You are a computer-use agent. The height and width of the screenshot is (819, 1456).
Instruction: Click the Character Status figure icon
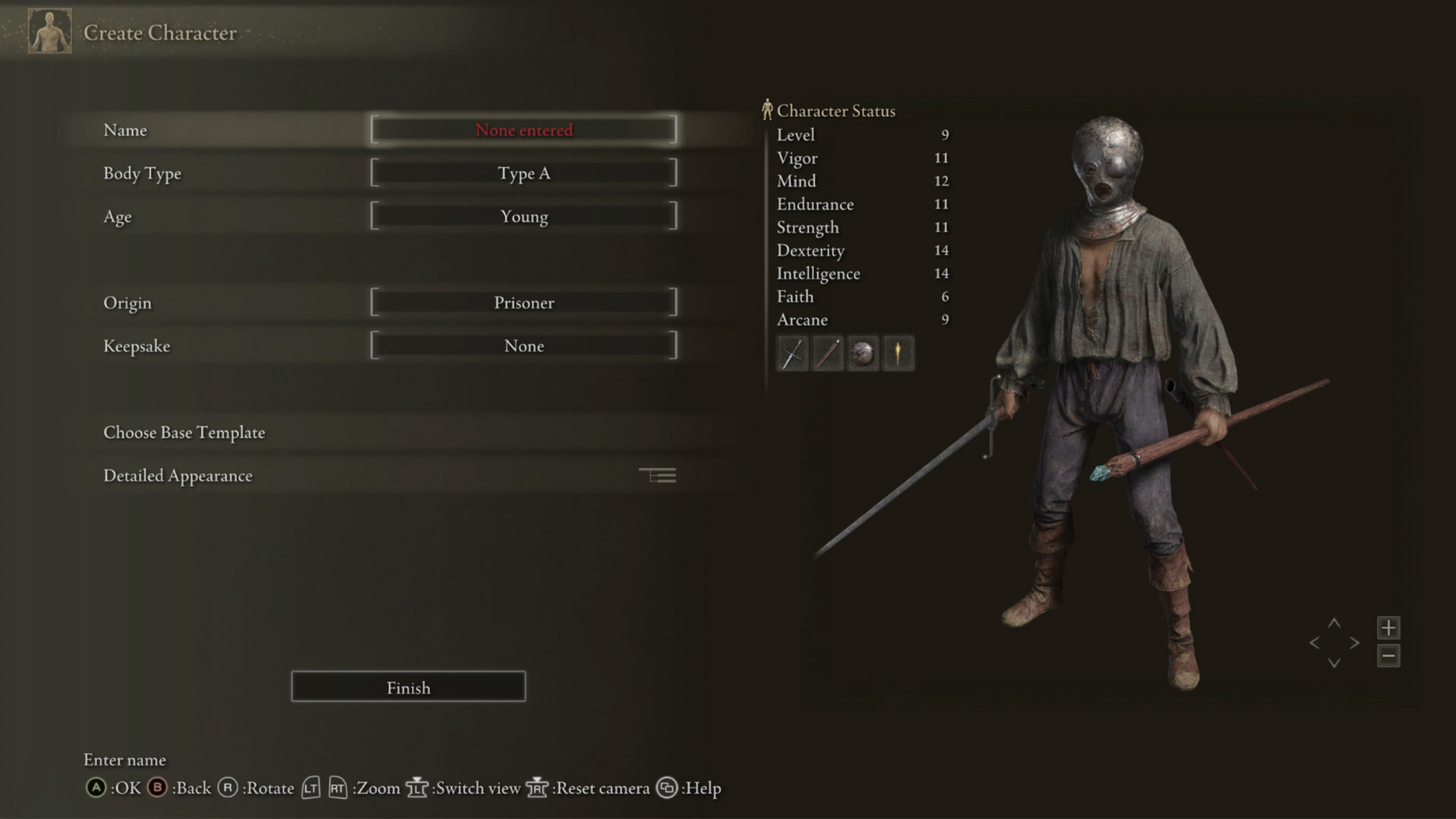767,109
